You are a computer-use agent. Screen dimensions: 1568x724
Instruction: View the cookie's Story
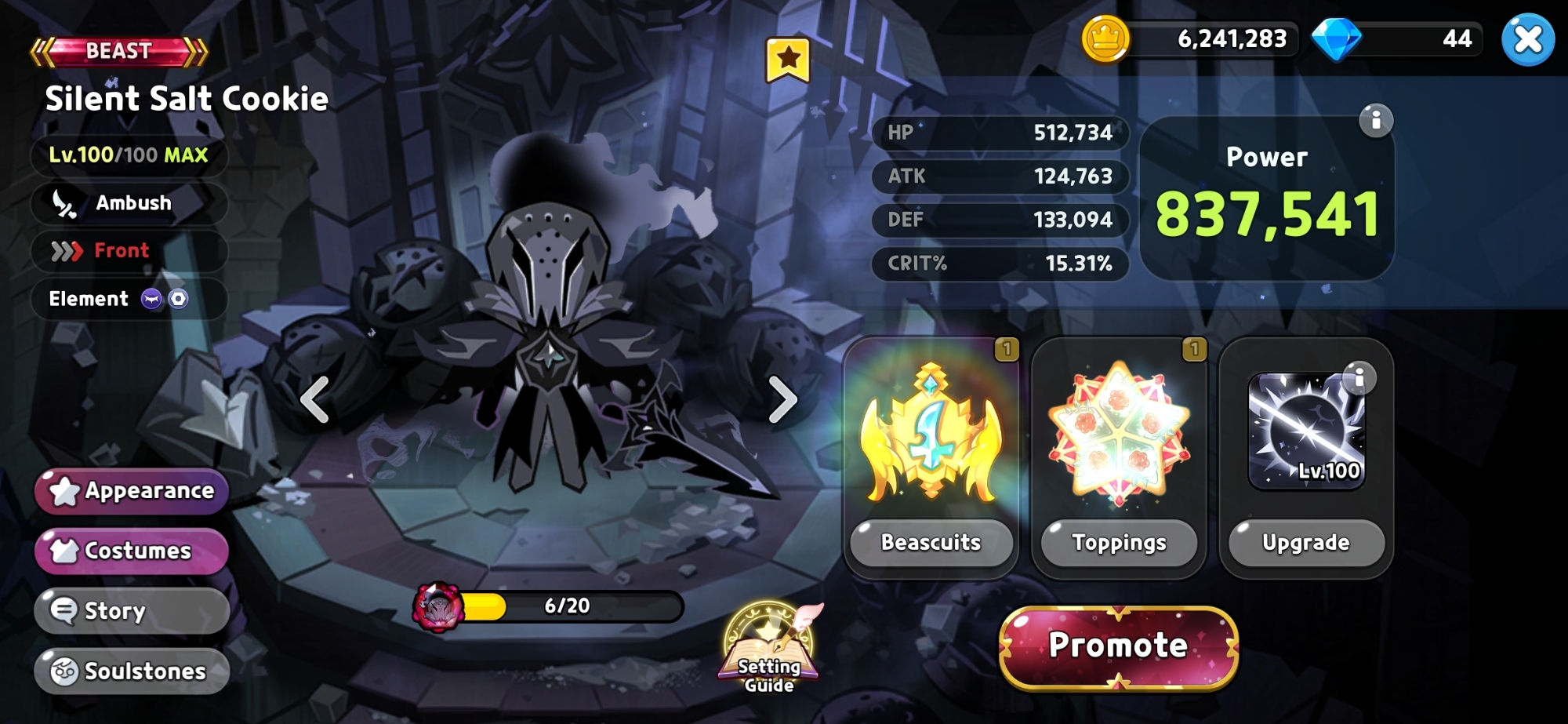(x=132, y=611)
